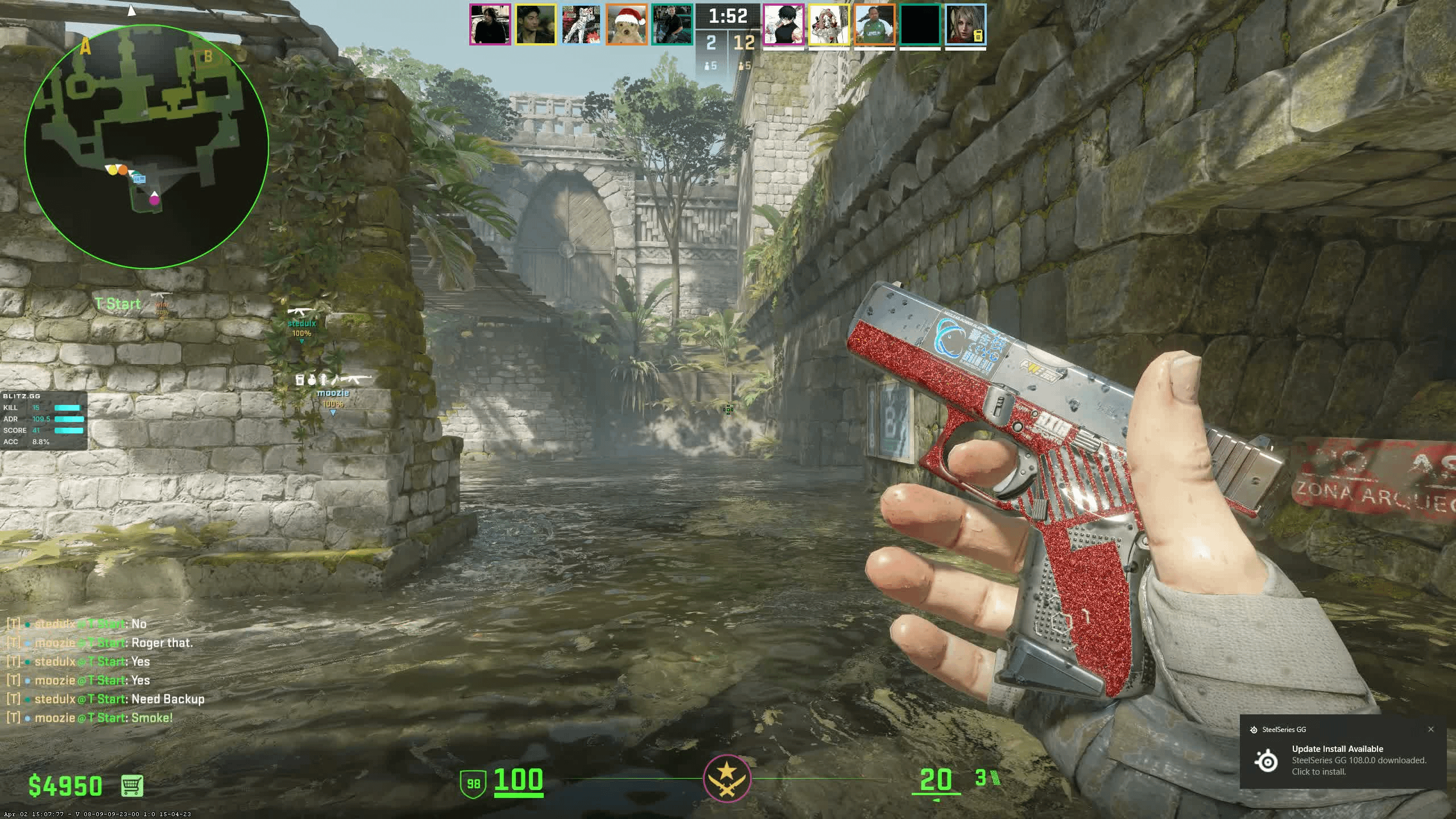Close the SteelSeries GG notification

point(1431,729)
